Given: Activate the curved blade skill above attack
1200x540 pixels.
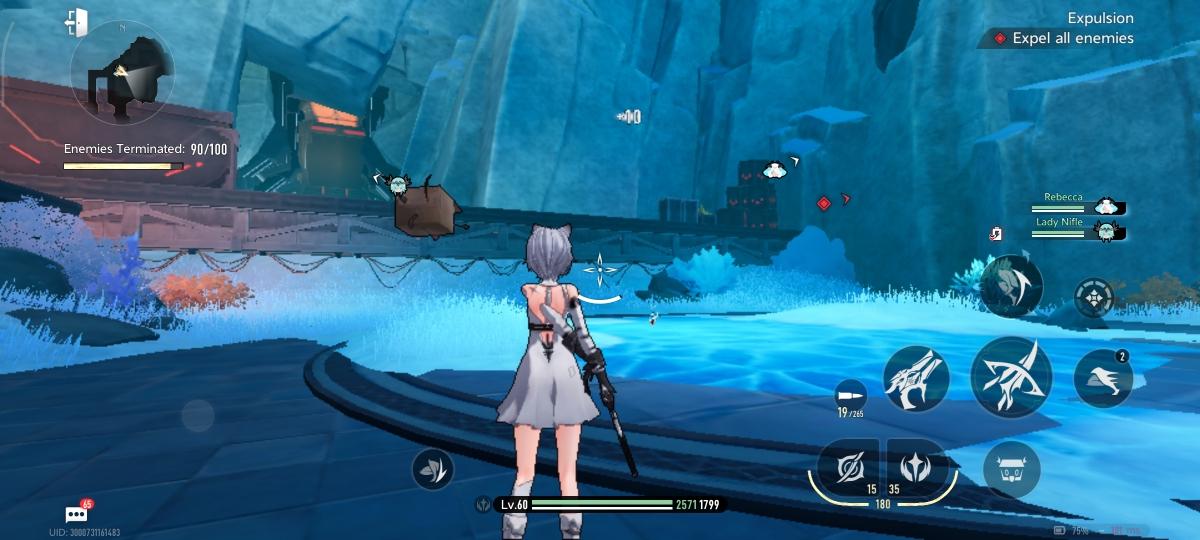Looking at the screenshot, I should 1012,286.
